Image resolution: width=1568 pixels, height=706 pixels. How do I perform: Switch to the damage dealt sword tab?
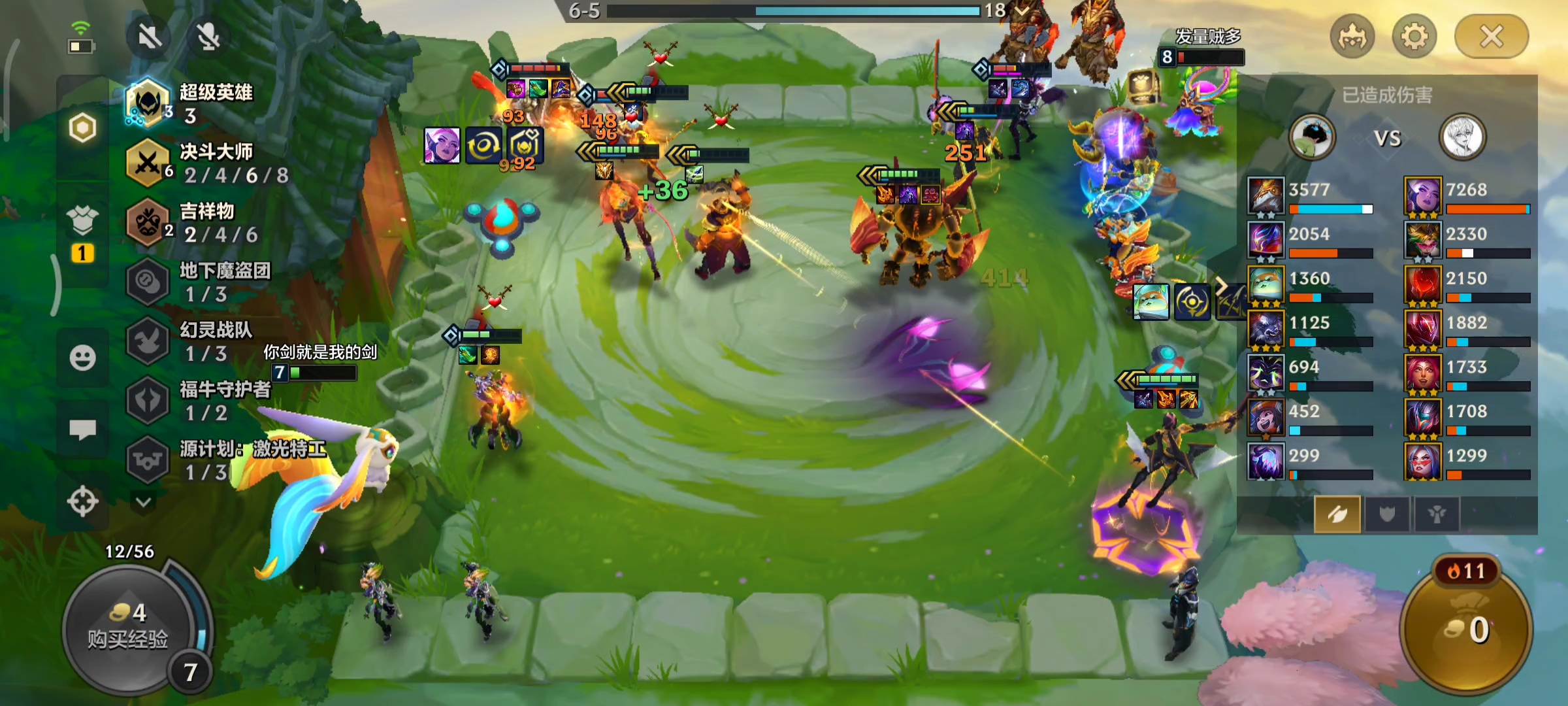coord(1337,514)
